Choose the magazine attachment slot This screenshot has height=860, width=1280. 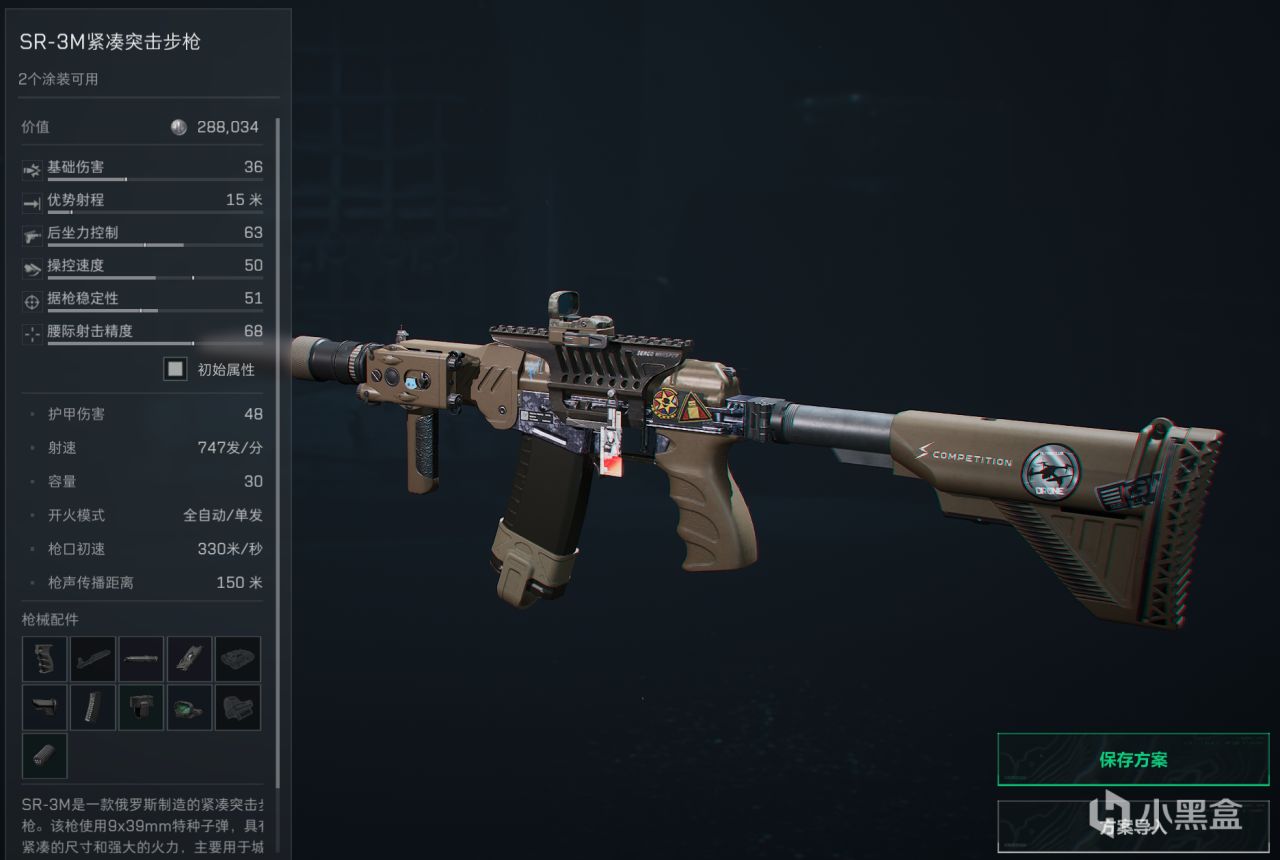[x=93, y=707]
